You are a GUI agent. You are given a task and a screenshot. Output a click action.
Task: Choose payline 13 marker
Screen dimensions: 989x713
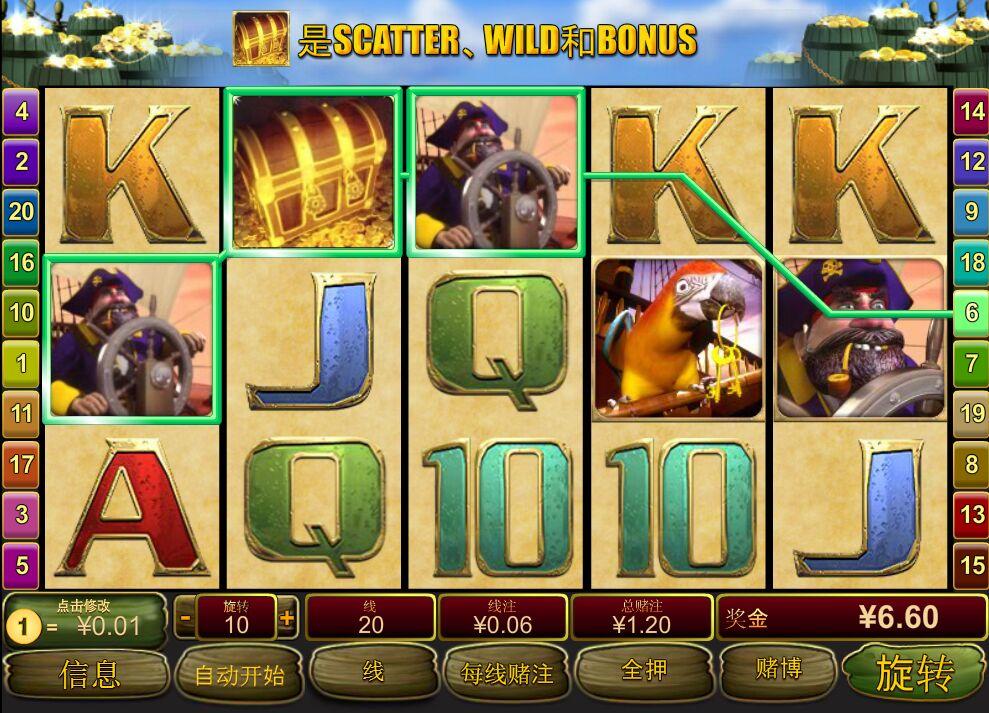971,514
